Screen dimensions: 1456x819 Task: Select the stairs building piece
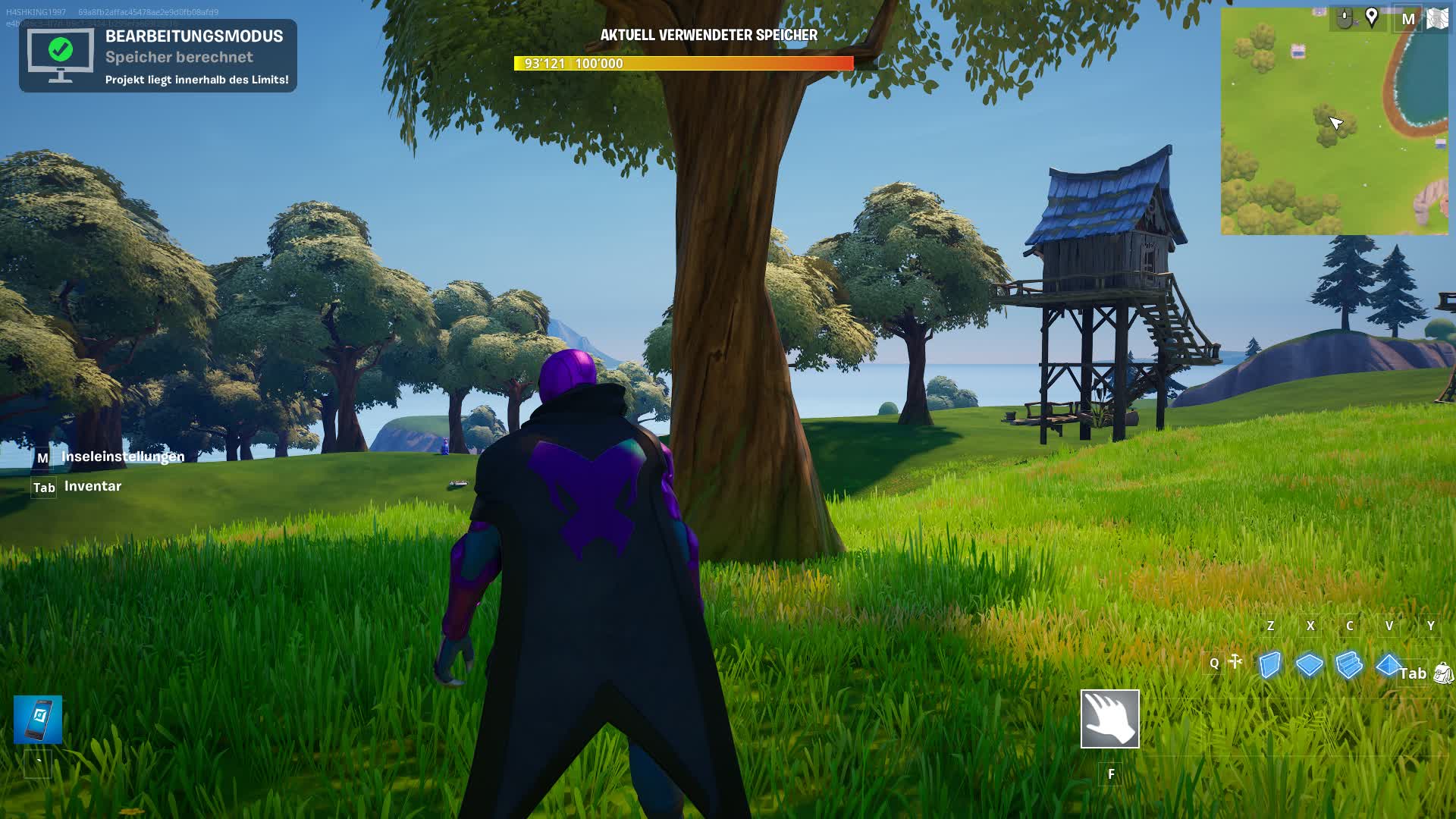[1348, 663]
